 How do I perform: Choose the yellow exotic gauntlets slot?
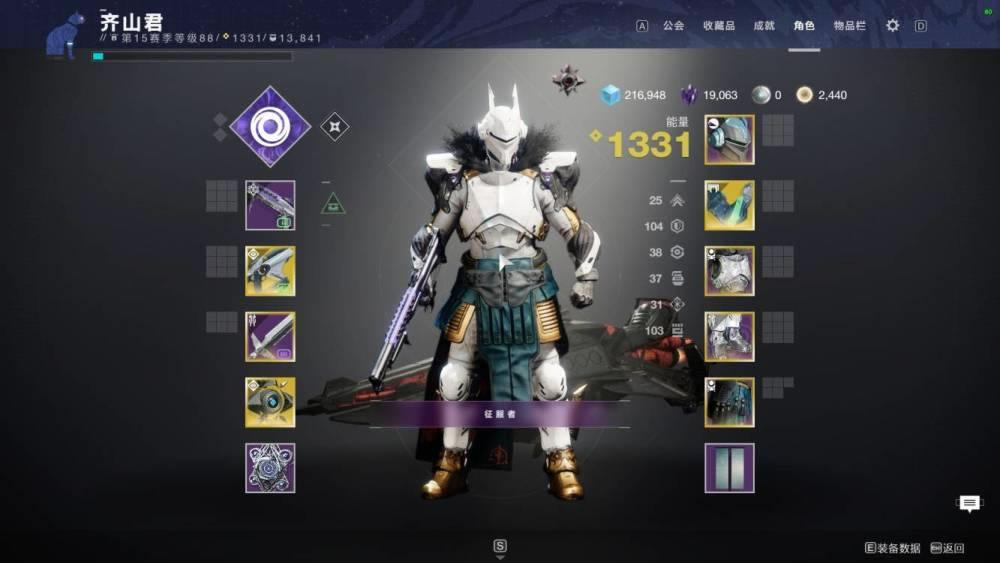(x=729, y=205)
